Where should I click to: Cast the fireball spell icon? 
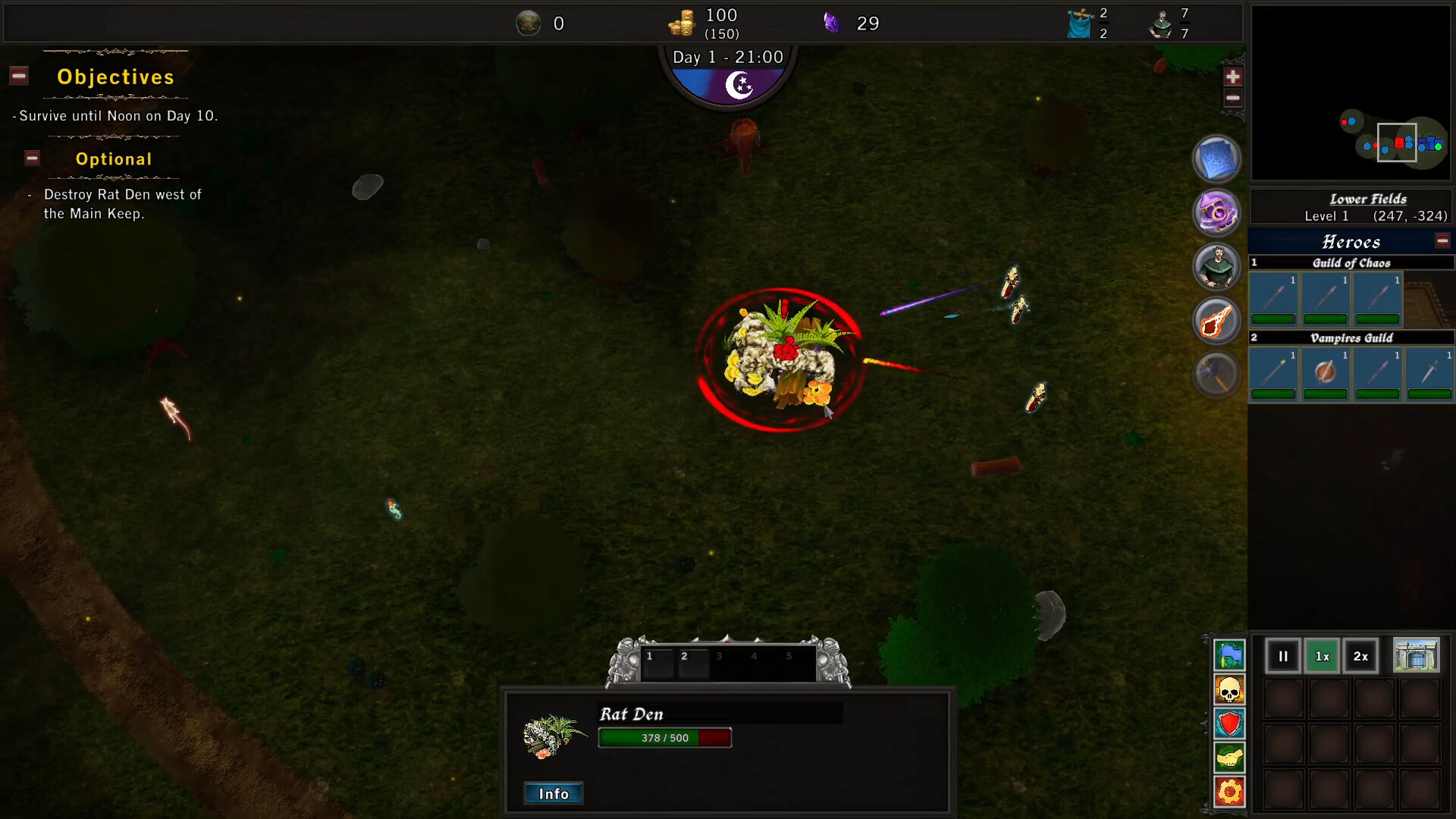point(1216,320)
